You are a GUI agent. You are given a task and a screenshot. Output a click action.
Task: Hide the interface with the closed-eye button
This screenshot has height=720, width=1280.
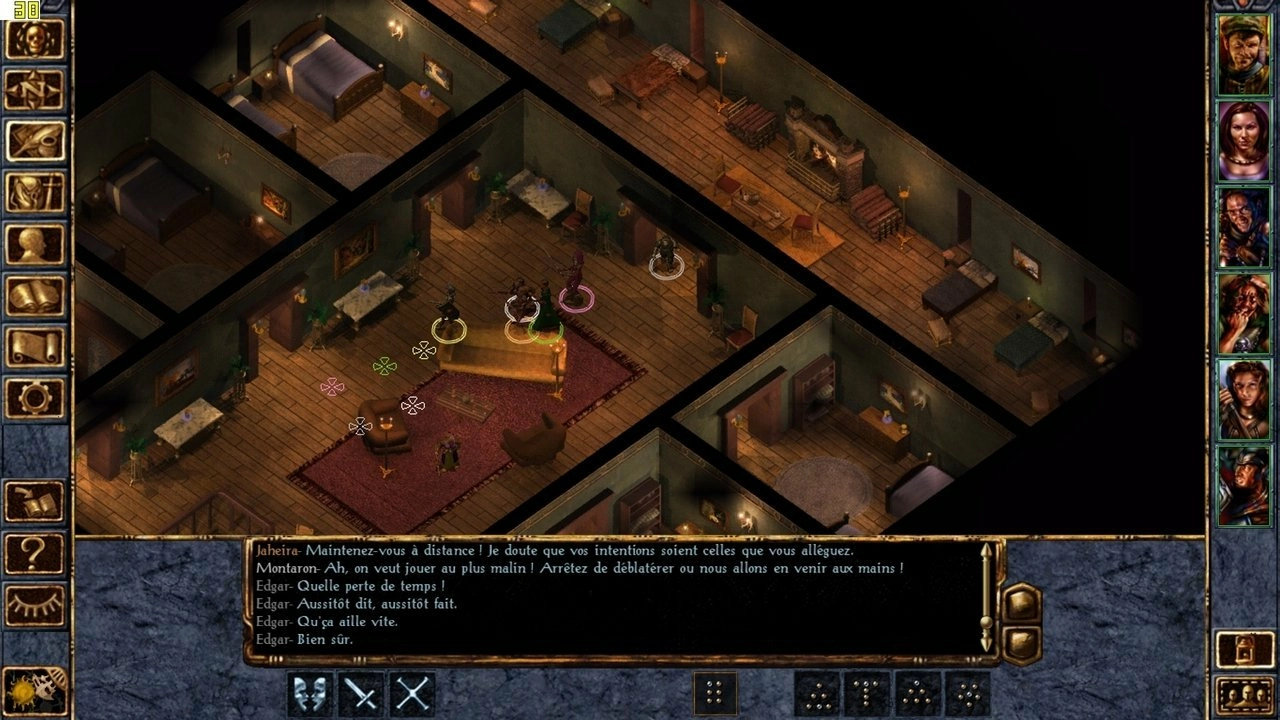click(x=35, y=604)
